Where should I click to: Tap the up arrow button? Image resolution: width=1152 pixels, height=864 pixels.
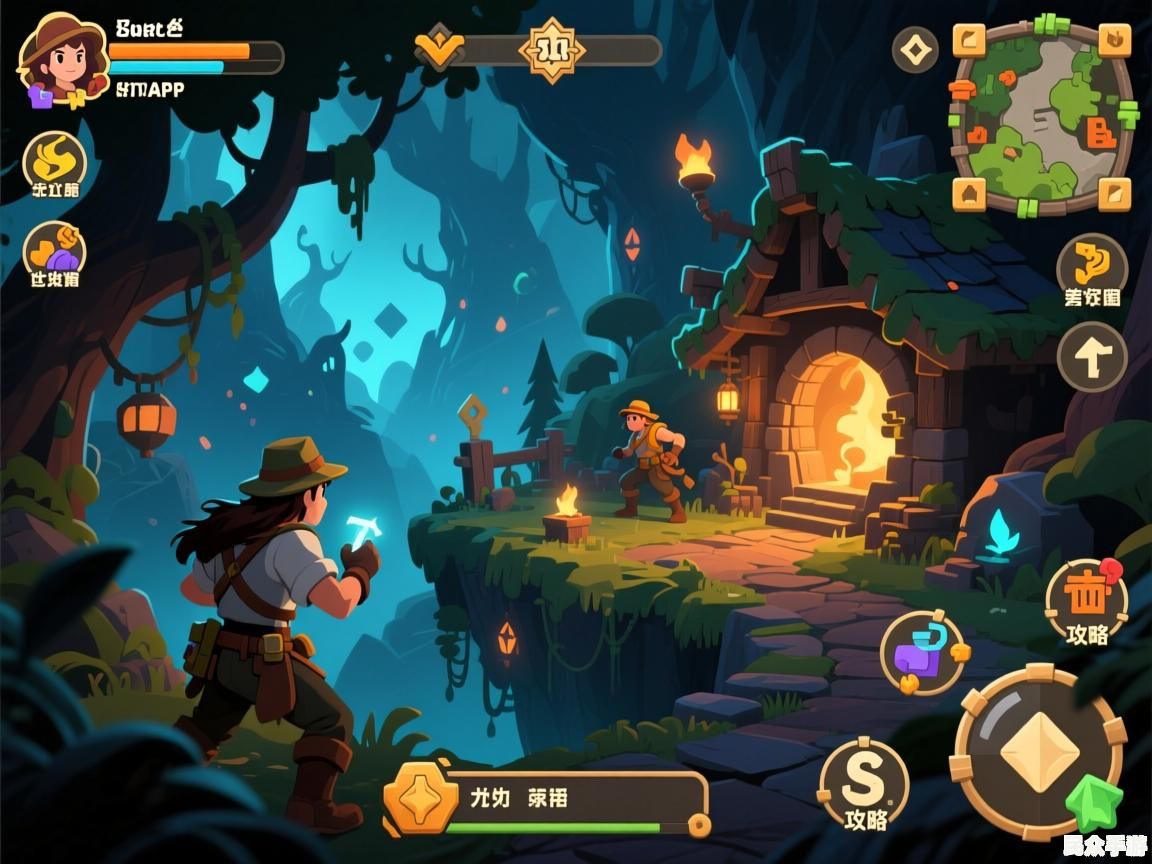pyautogui.click(x=1092, y=357)
